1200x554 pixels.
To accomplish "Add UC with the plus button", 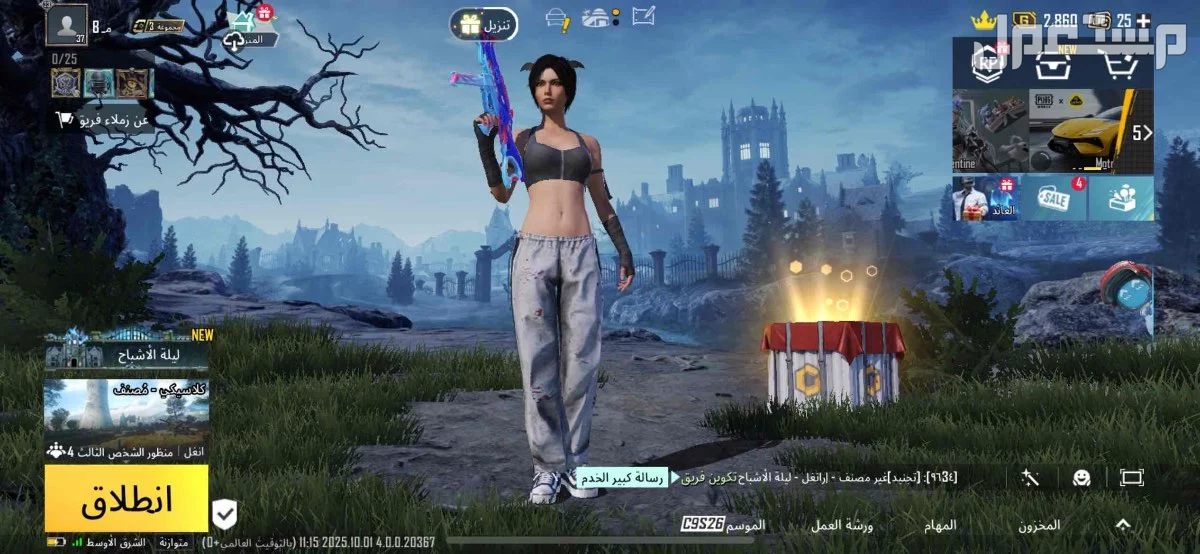I will (x=1143, y=19).
